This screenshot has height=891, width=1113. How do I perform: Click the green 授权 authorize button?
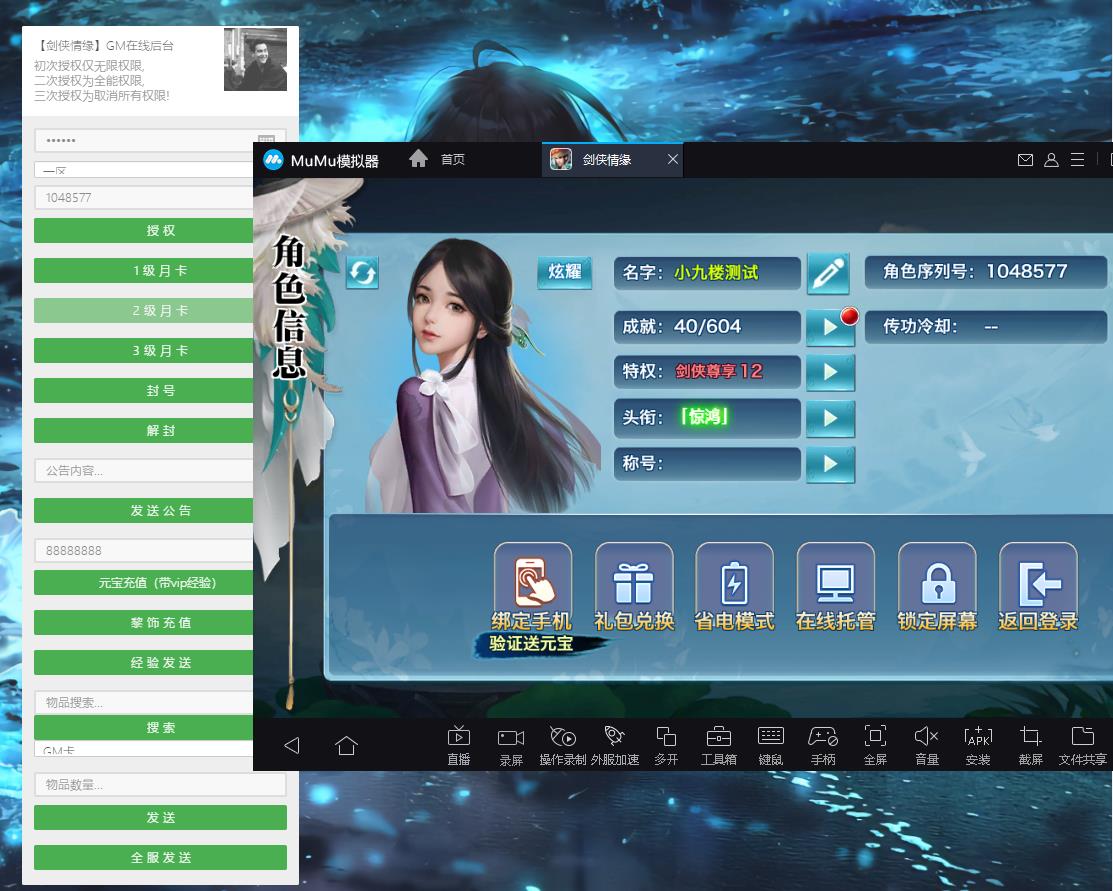pyautogui.click(x=144, y=230)
